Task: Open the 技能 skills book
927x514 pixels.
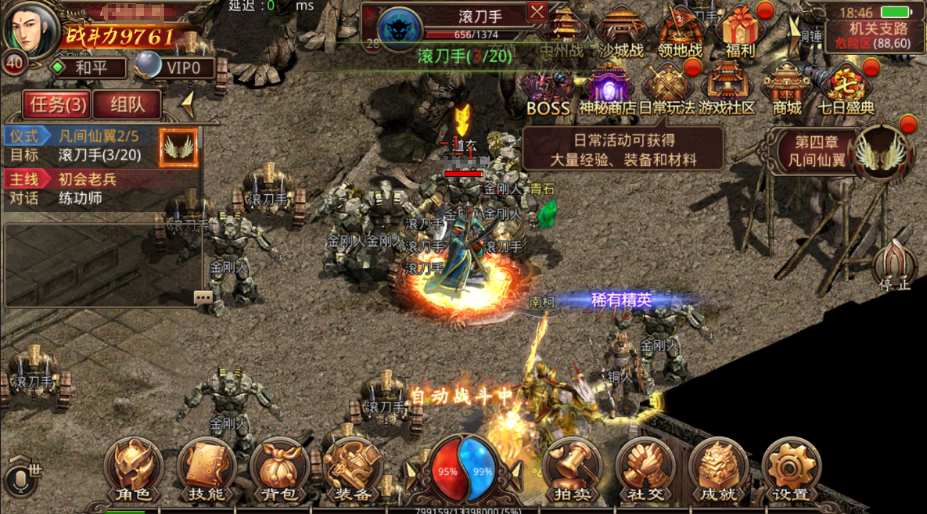Action: tap(206, 469)
